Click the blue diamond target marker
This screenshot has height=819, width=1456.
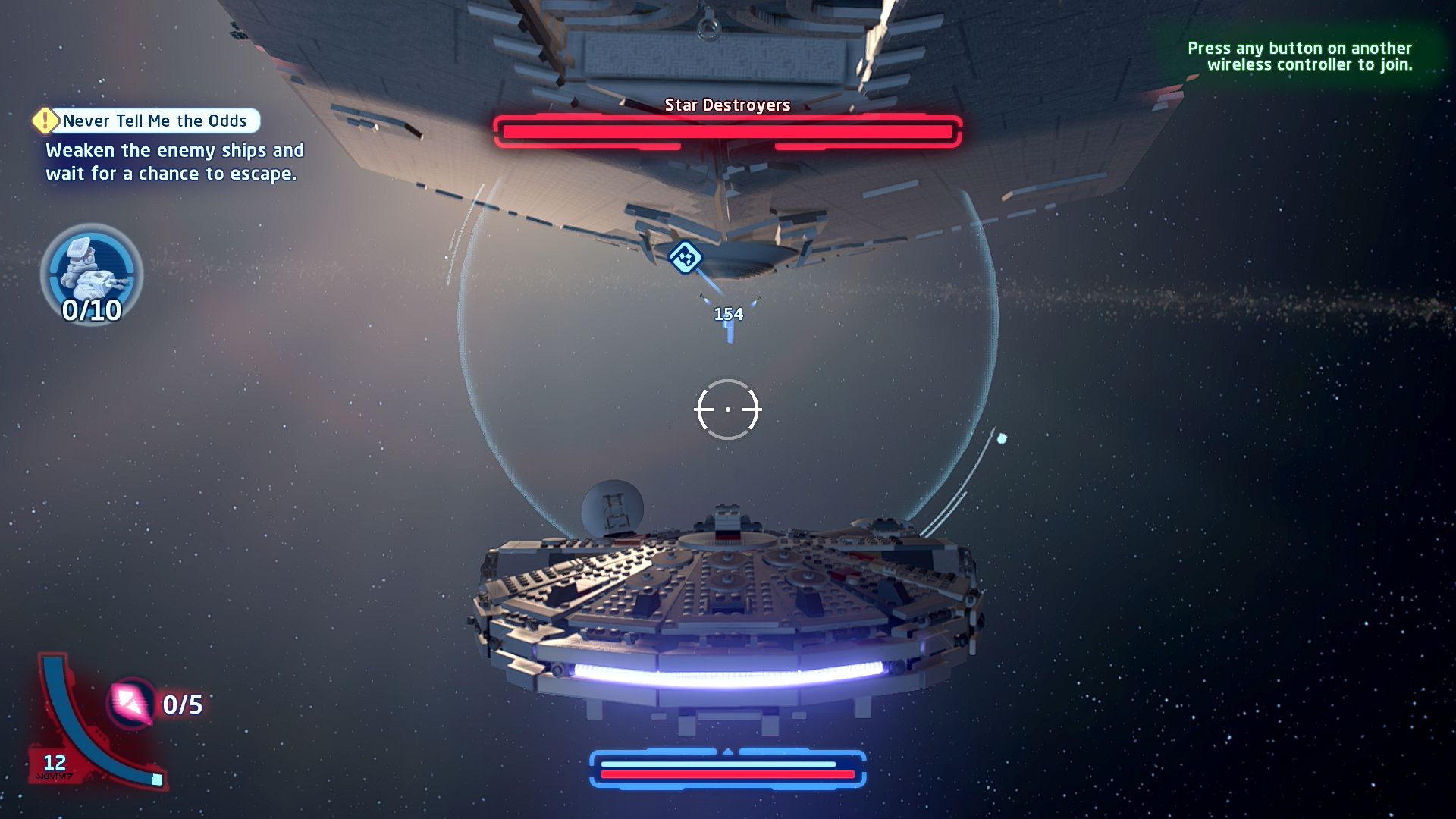pyautogui.click(x=686, y=257)
